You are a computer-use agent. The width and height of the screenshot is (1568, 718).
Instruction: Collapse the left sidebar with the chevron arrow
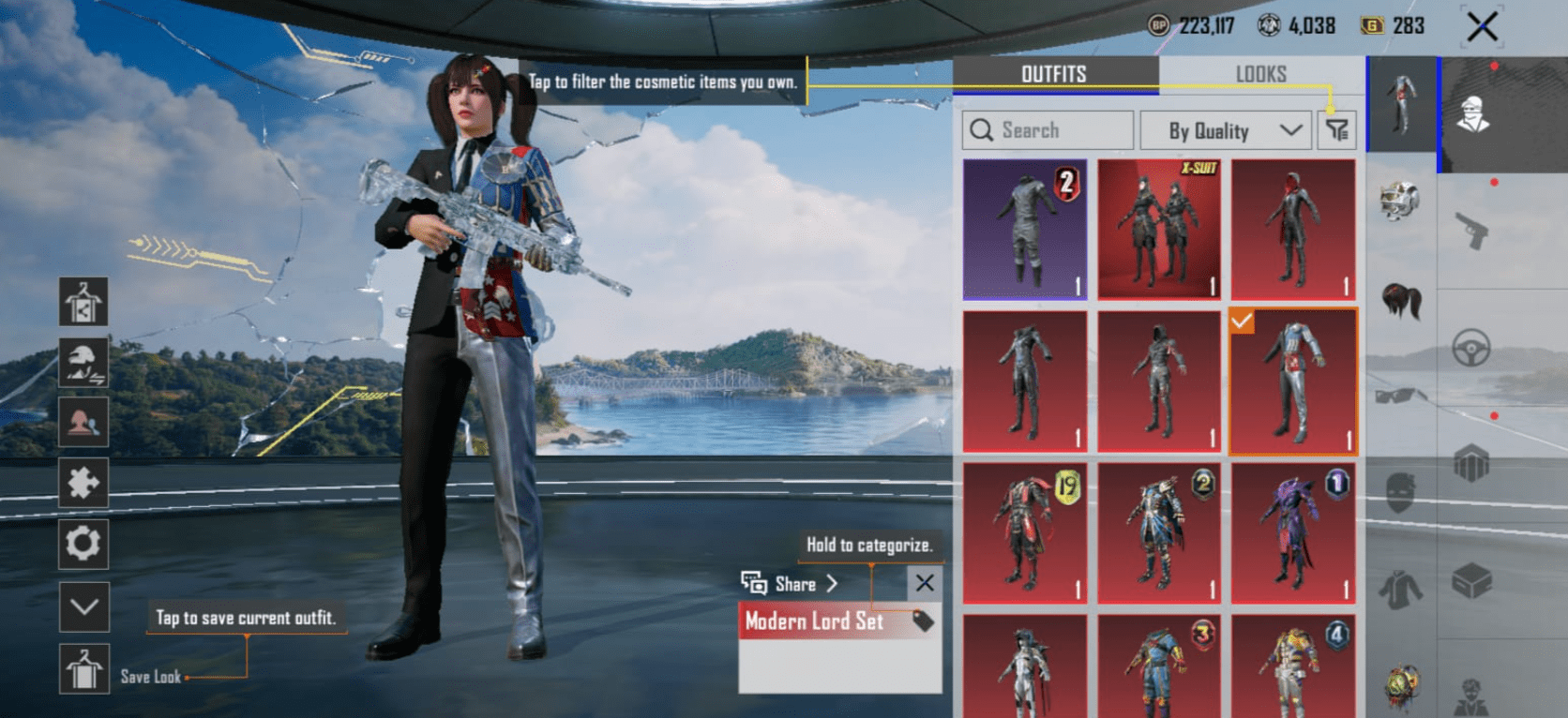click(x=83, y=608)
